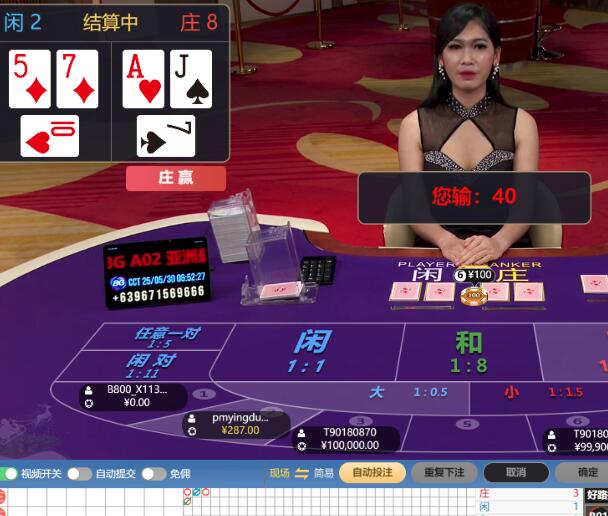
Task: Place a bet on 任意一对 1:5
Action: [160, 337]
